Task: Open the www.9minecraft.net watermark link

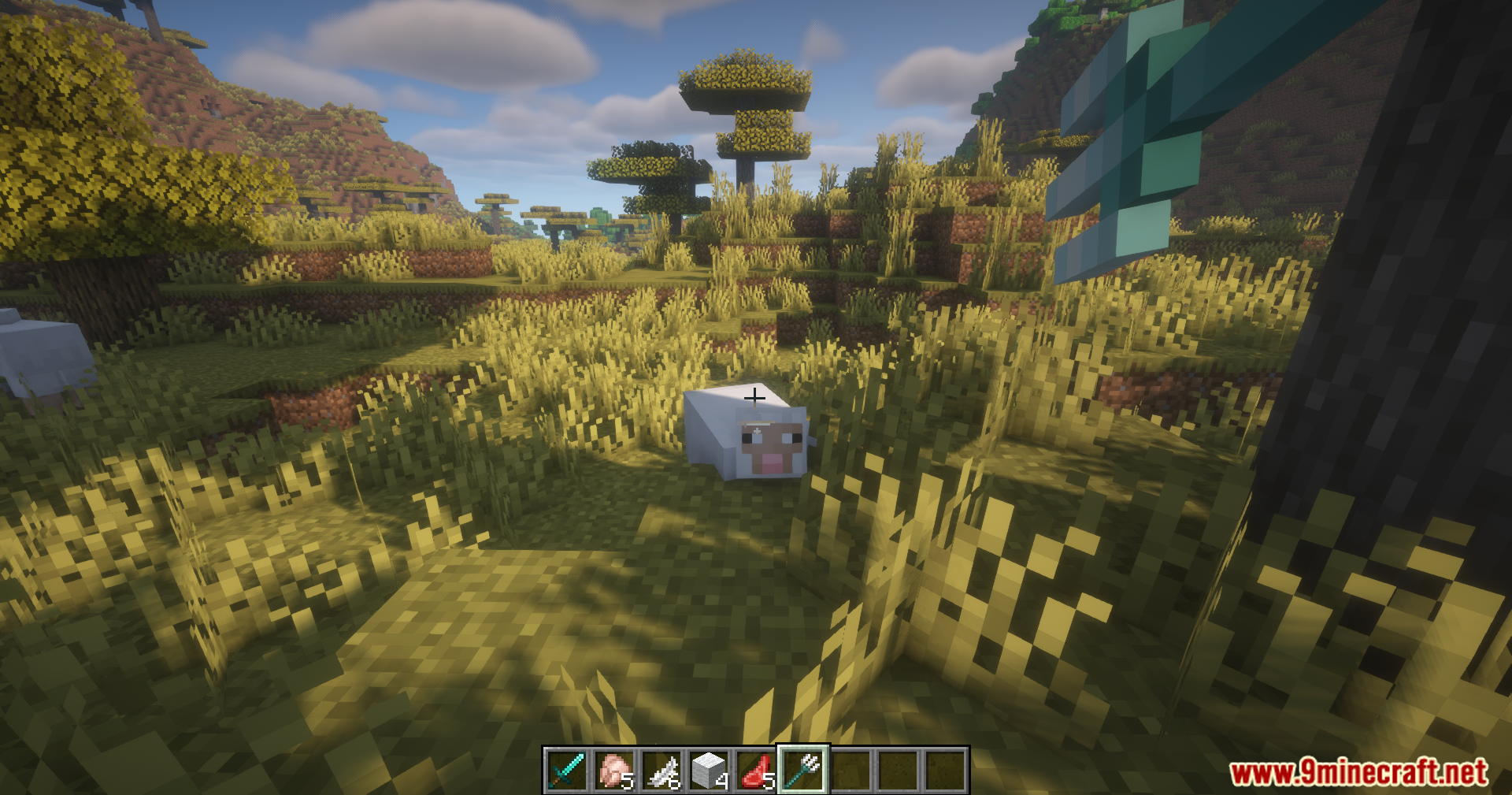Action: coord(1358,772)
